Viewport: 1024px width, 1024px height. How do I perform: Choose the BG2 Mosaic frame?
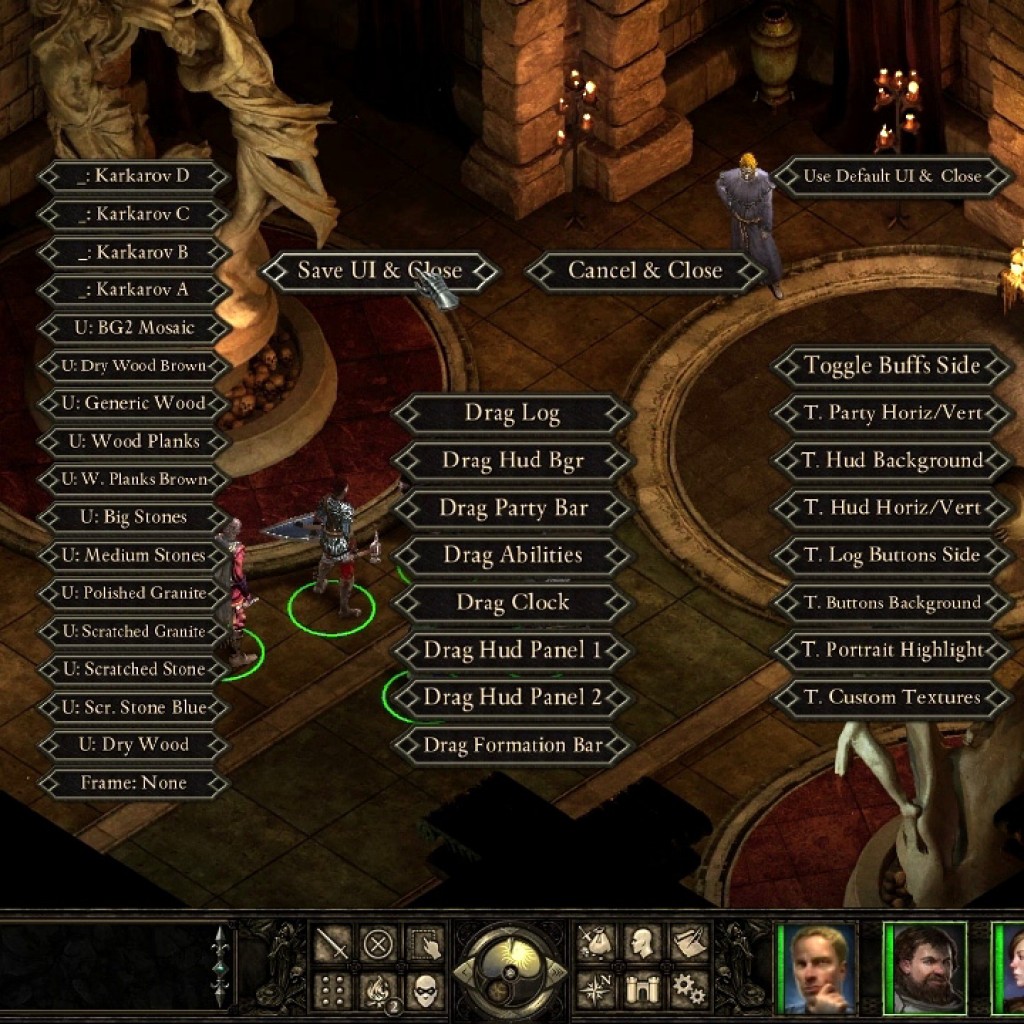coord(133,328)
